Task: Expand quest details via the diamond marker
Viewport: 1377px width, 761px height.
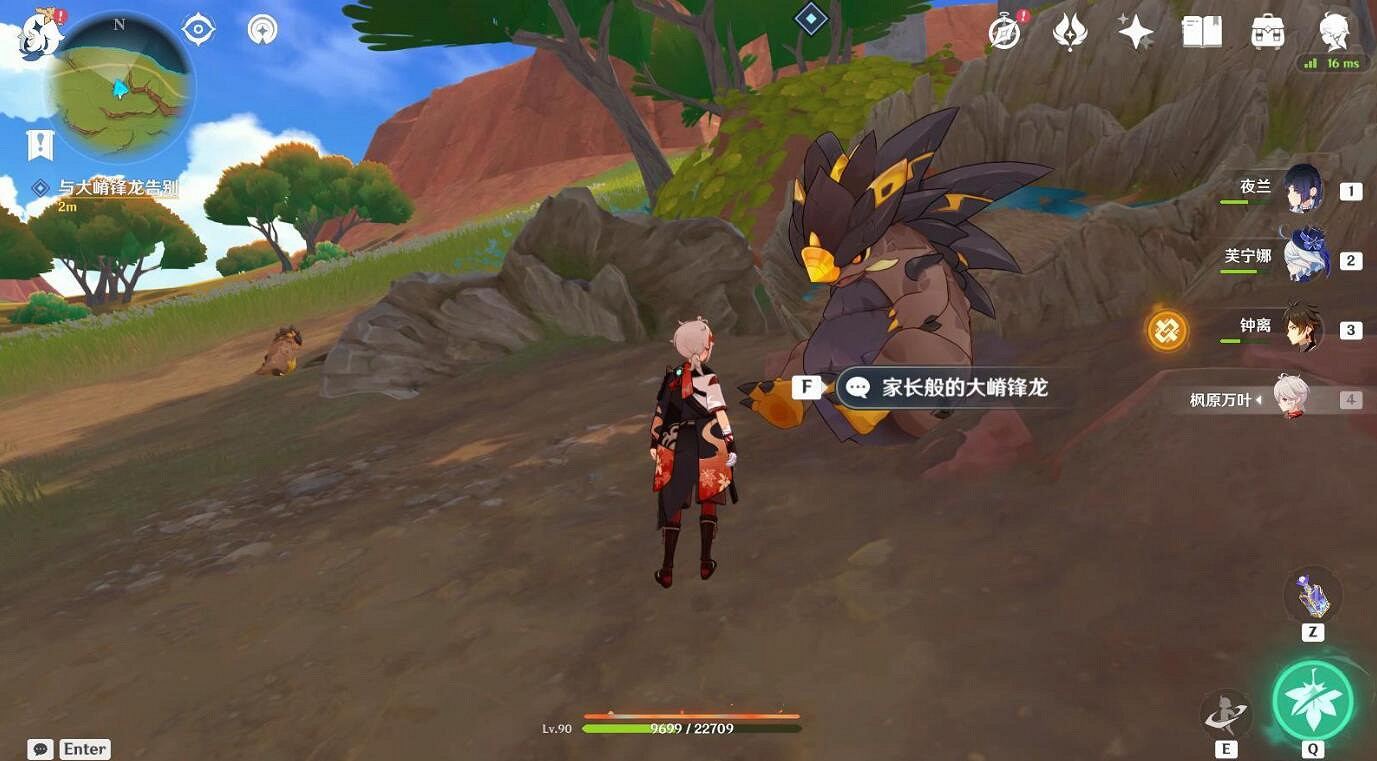Action: click(41, 186)
